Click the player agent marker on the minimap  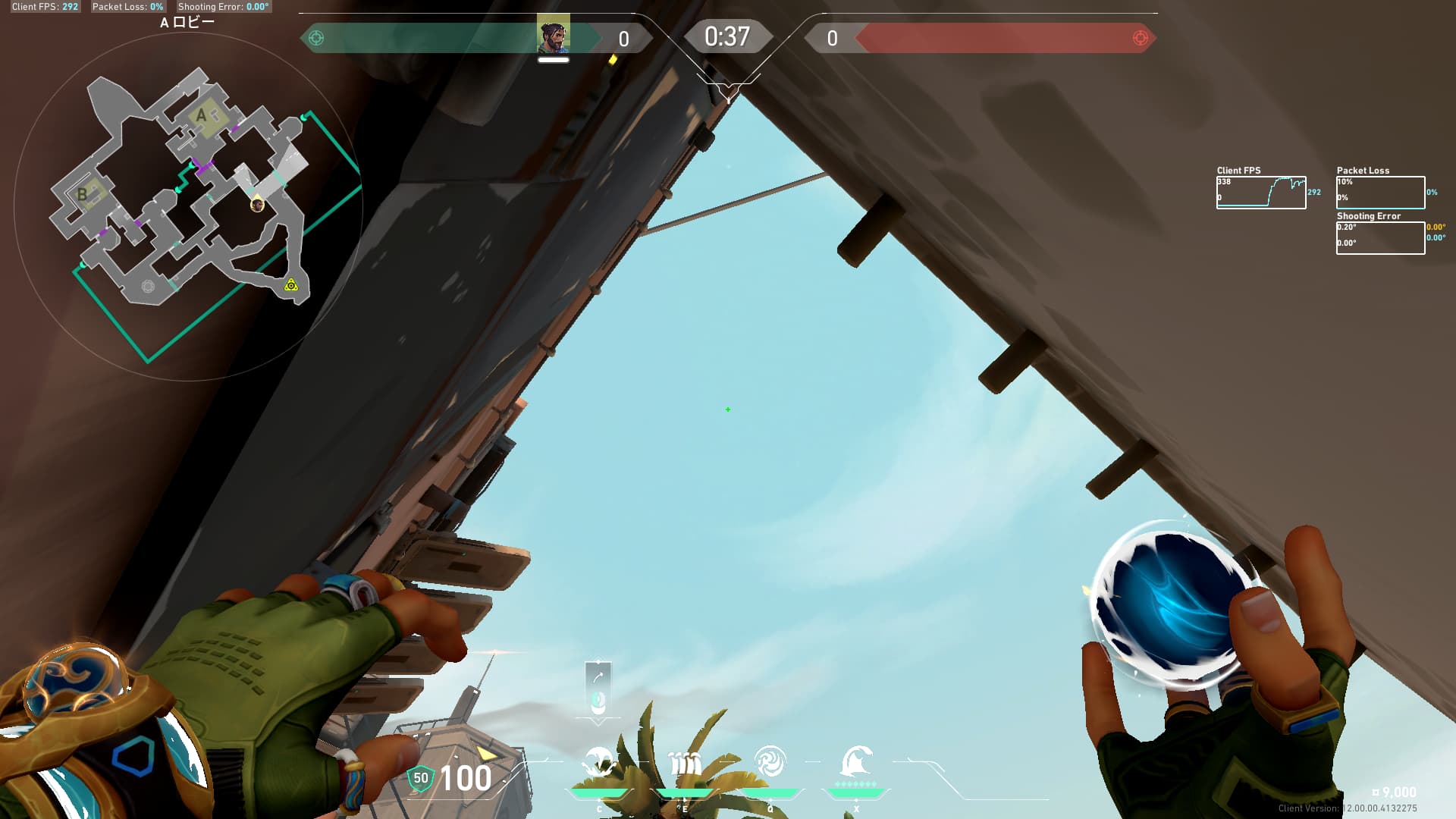click(x=257, y=205)
